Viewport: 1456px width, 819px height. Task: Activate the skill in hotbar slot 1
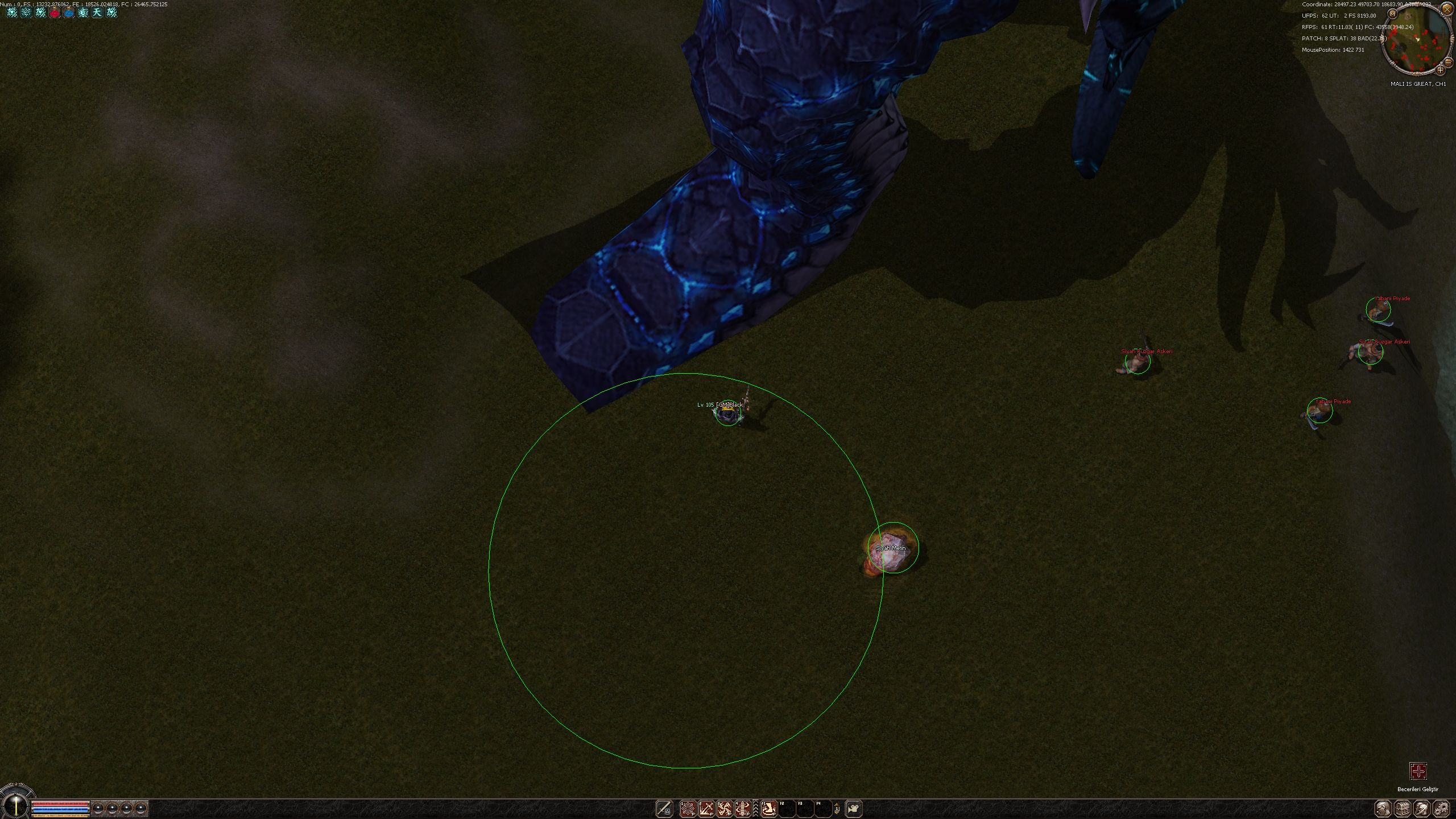pyautogui.click(x=688, y=808)
